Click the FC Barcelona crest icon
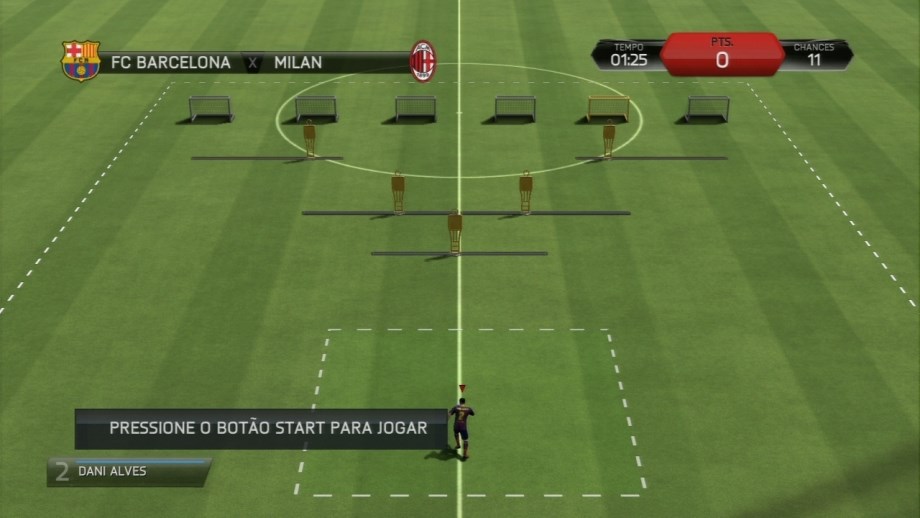This screenshot has height=518, width=920. pos(80,61)
